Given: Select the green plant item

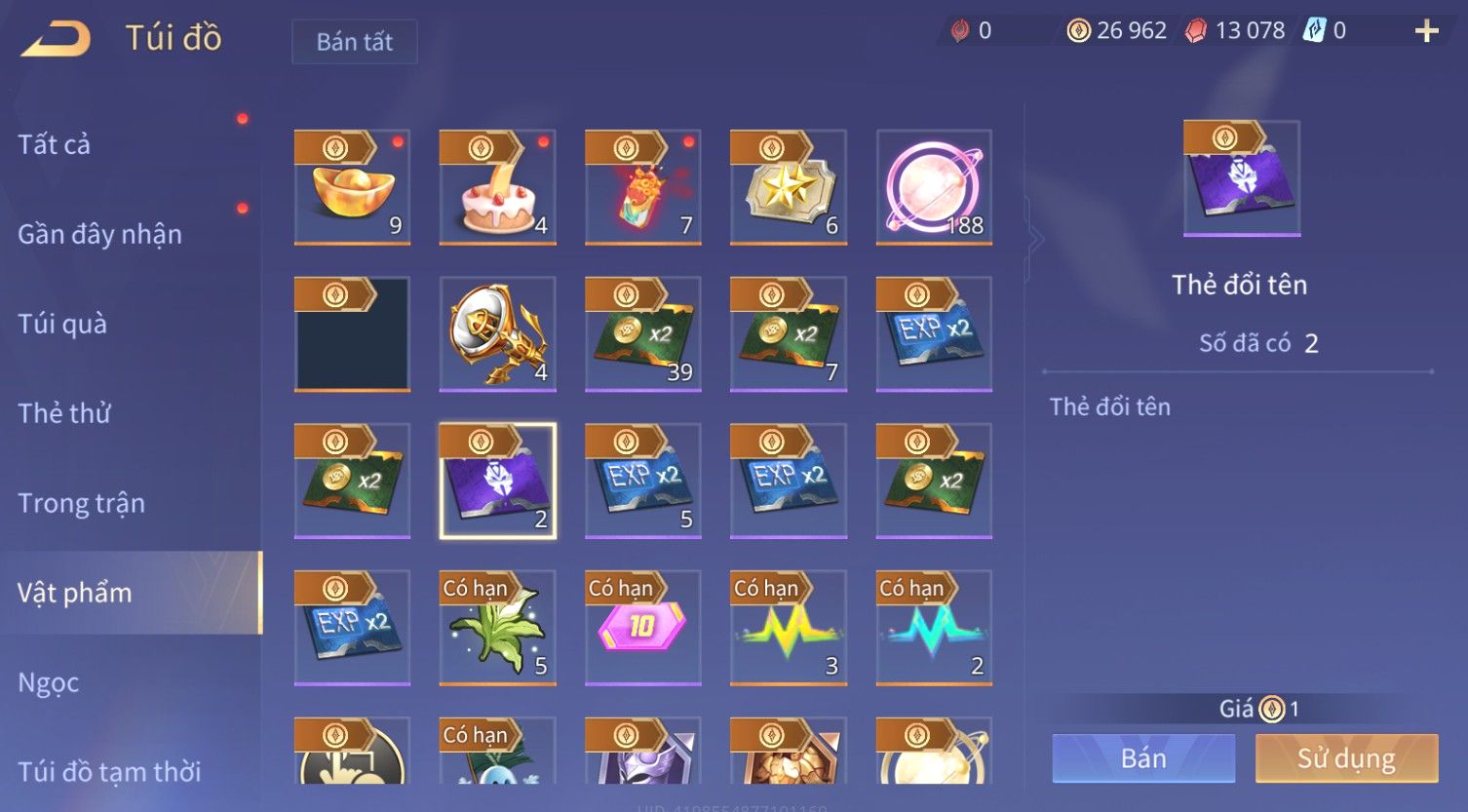Looking at the screenshot, I should (x=497, y=628).
